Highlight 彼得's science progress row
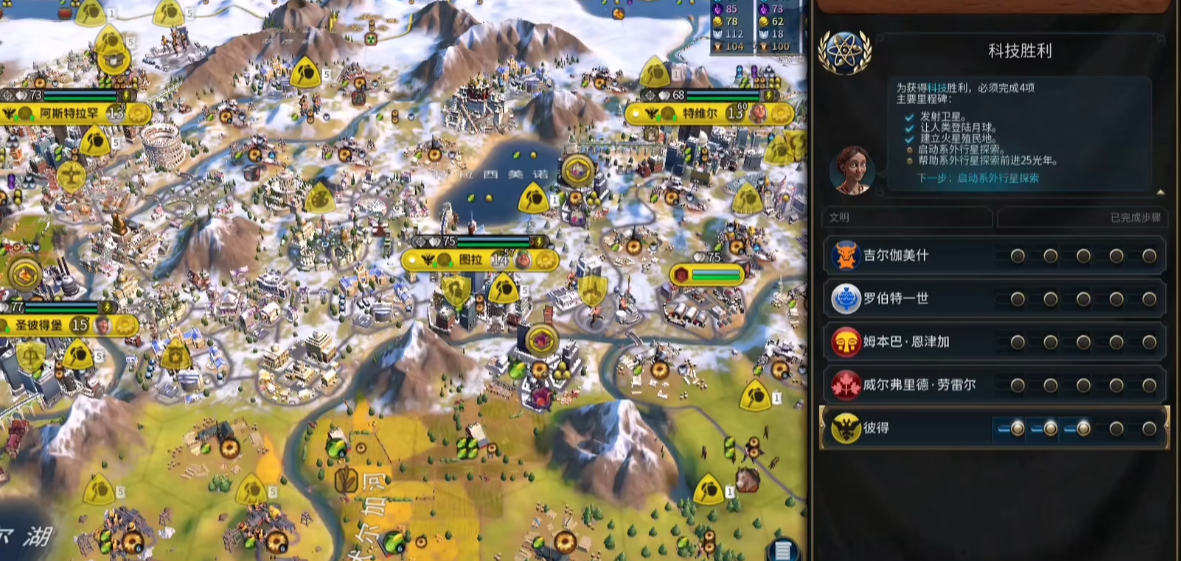 [995, 428]
